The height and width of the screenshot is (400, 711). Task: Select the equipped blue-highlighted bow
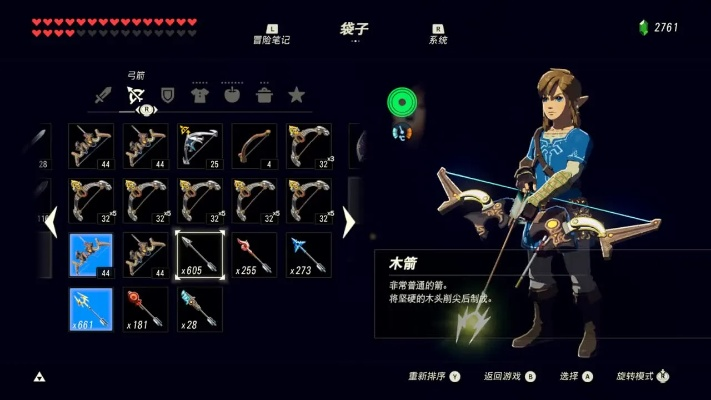[91, 255]
